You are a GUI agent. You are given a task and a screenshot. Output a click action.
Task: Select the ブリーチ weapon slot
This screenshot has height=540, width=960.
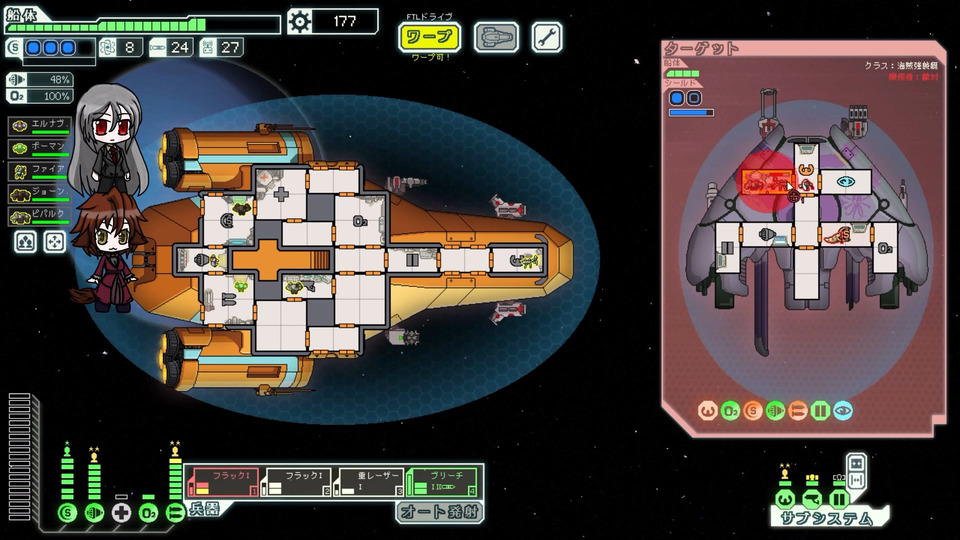pyautogui.click(x=443, y=482)
